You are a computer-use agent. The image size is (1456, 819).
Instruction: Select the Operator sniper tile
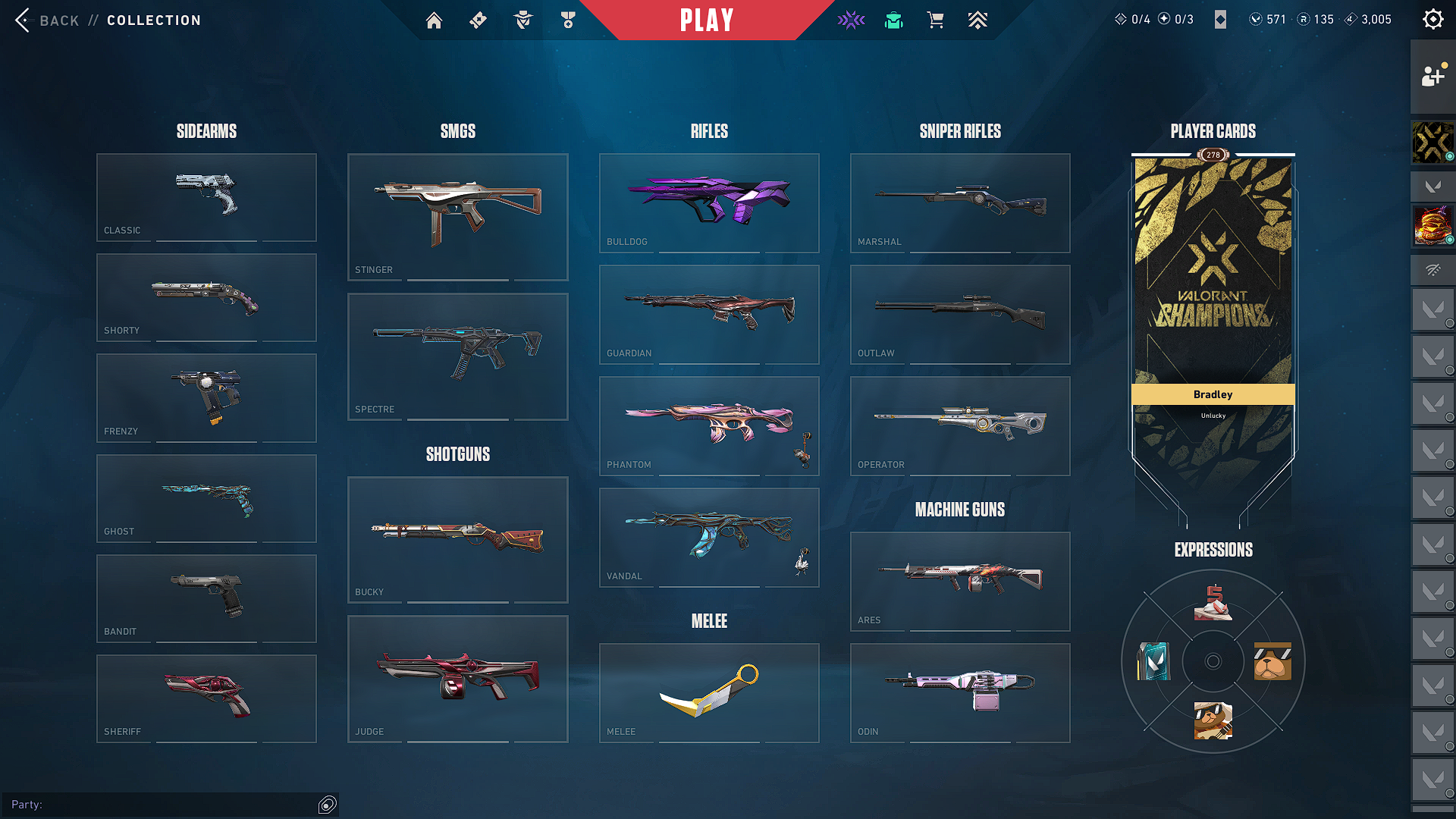[x=960, y=425]
